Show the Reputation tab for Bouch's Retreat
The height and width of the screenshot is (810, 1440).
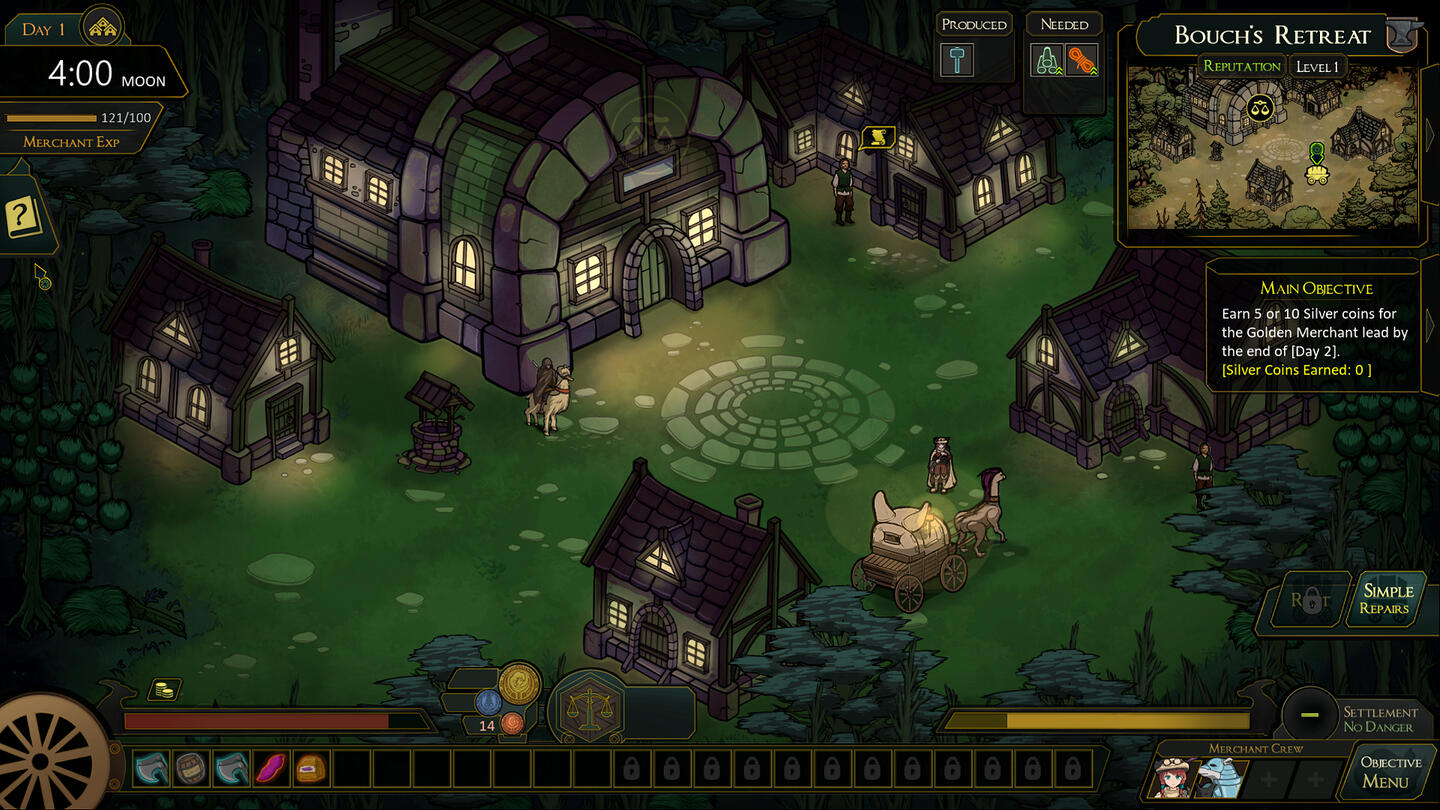click(x=1241, y=67)
